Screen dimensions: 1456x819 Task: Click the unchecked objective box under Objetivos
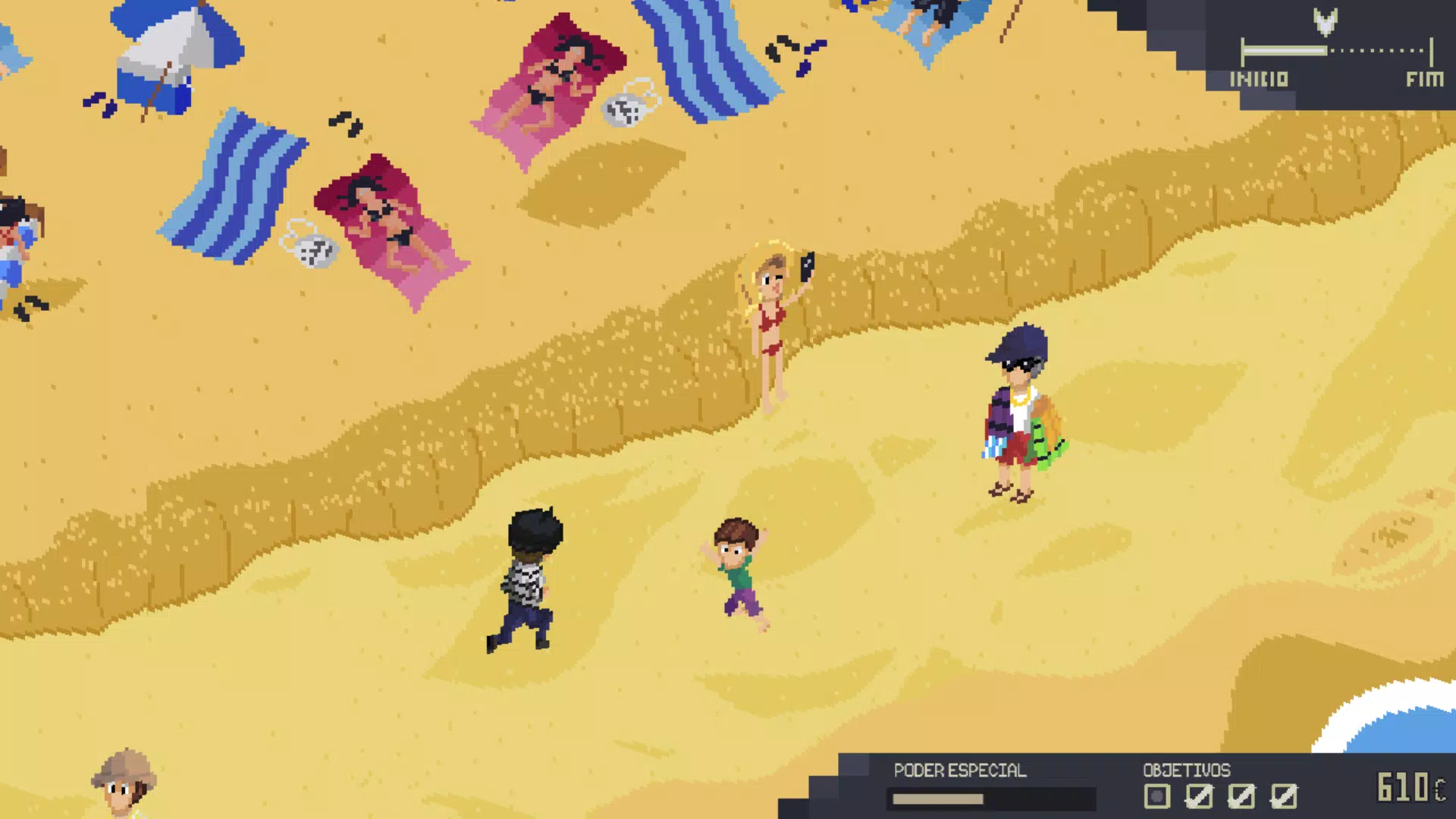pos(1156,796)
